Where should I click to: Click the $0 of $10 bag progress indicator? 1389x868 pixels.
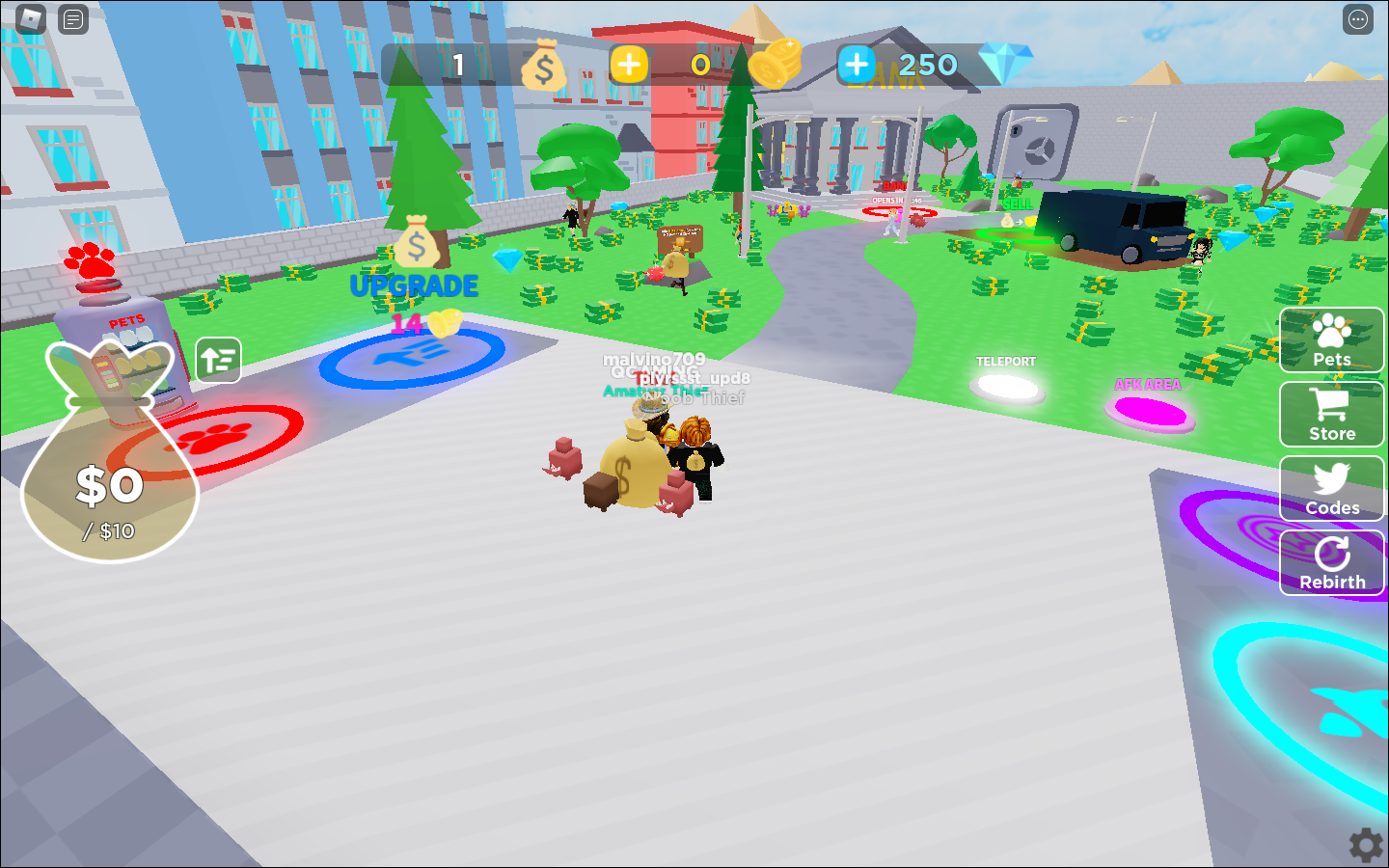coord(110,487)
